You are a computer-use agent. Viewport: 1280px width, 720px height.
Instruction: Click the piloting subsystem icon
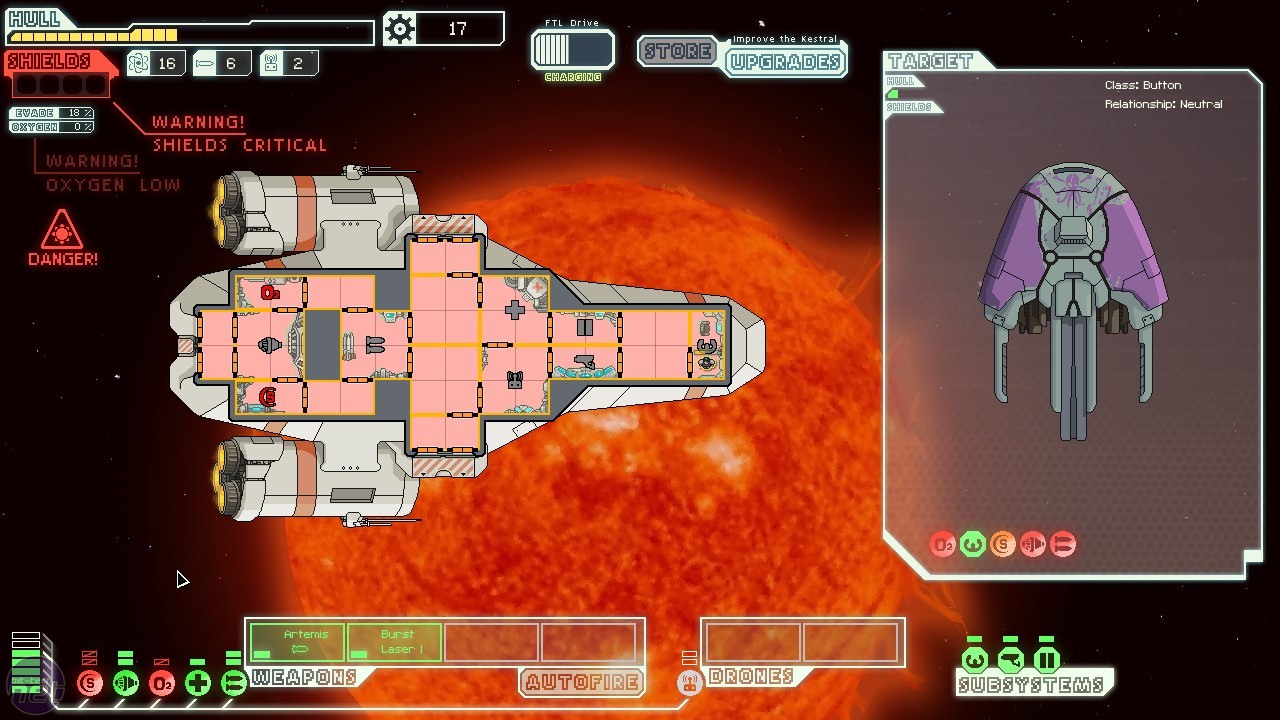click(x=975, y=660)
